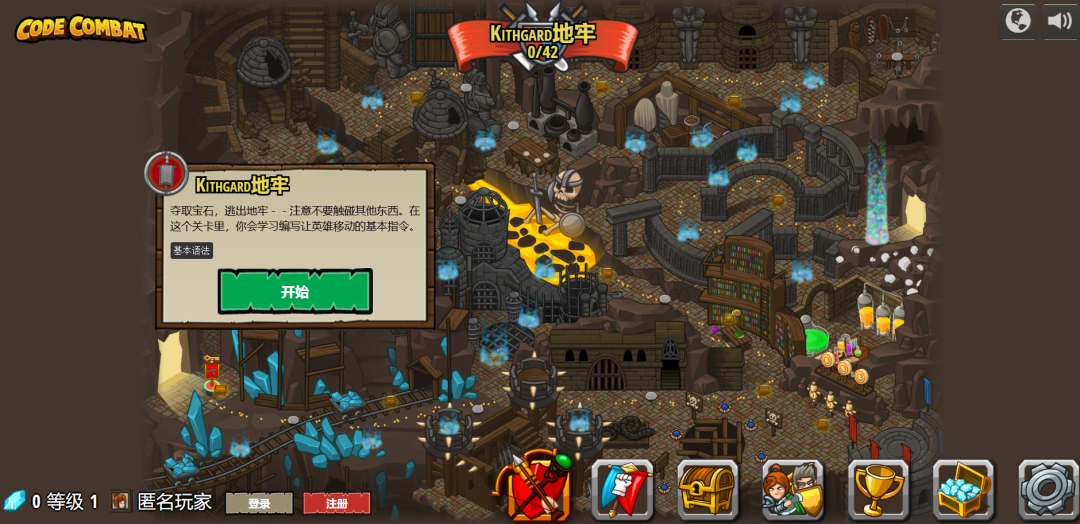Click the 基本语法 concept tag
1080x524 pixels.
[x=191, y=251]
